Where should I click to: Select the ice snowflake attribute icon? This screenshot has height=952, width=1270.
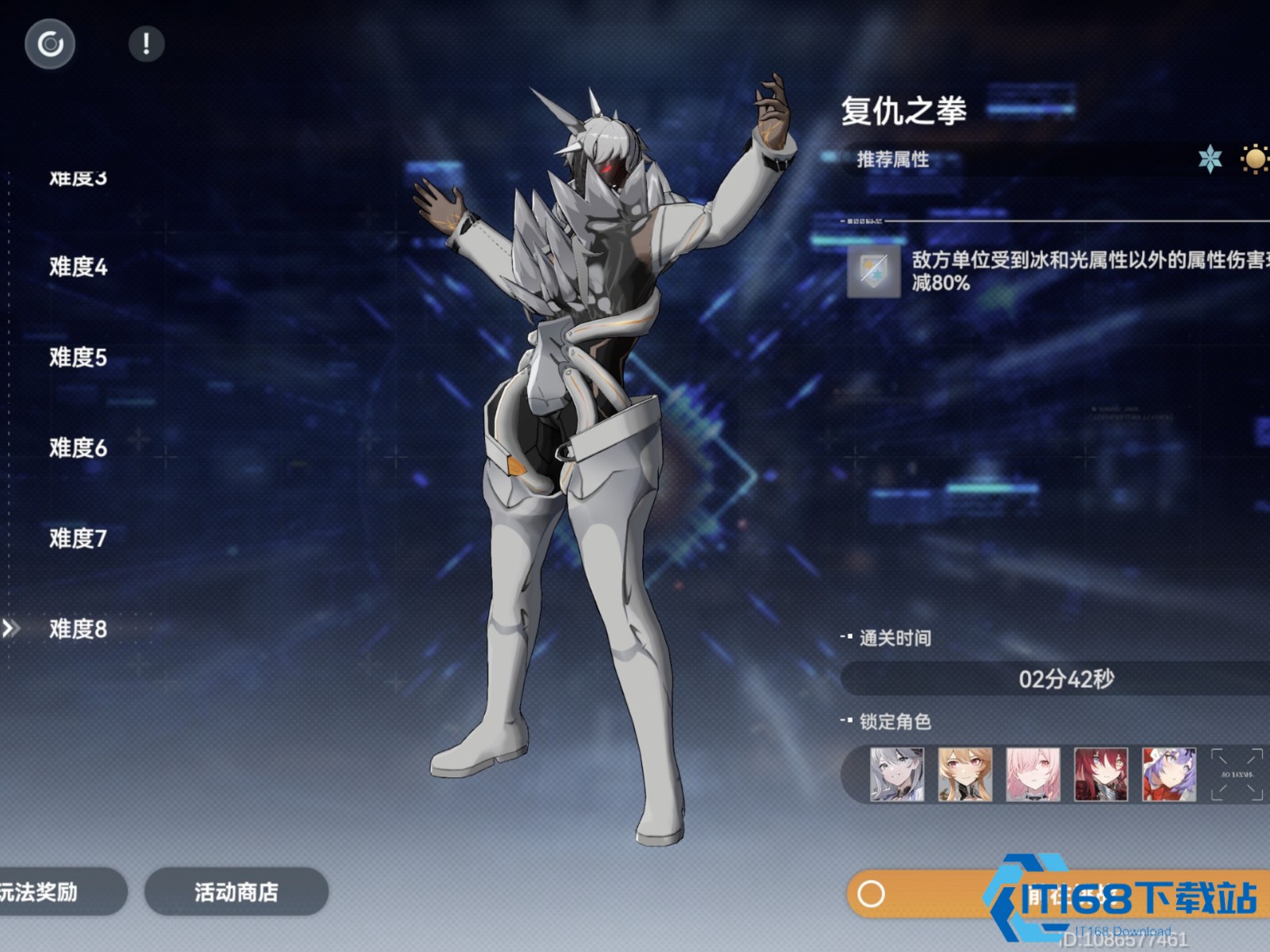click(1210, 160)
